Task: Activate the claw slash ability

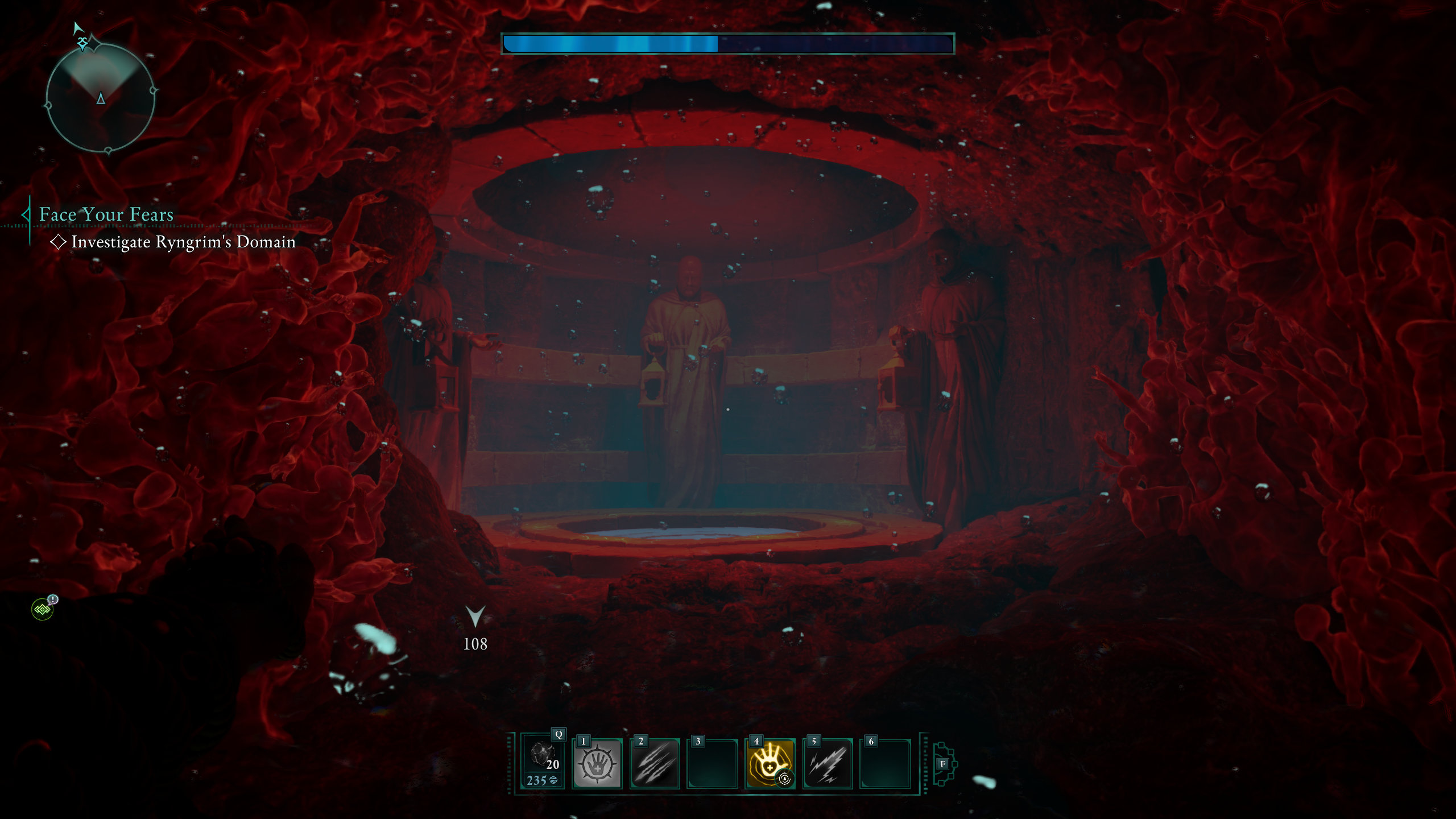Action: (x=655, y=764)
